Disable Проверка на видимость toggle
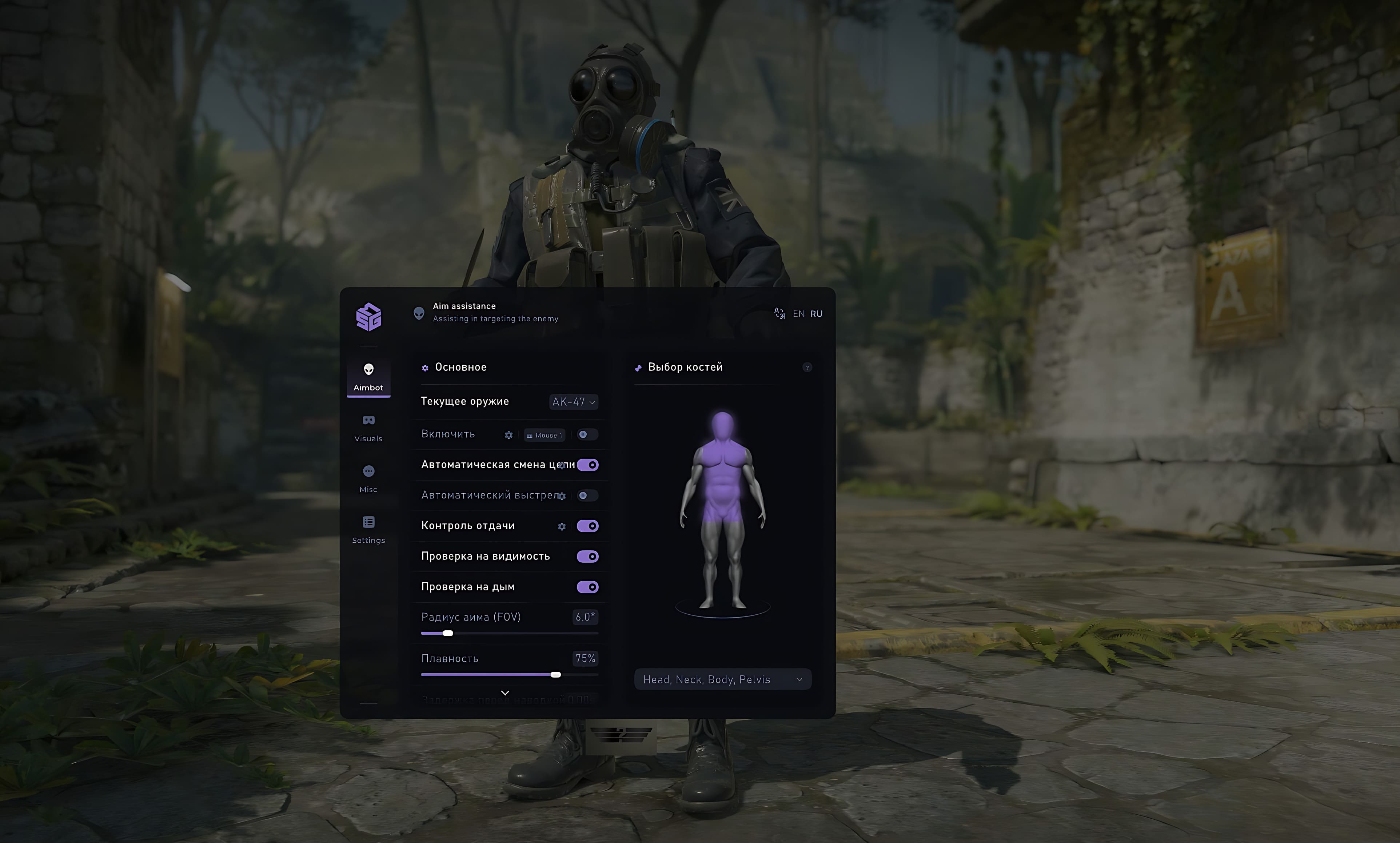The width and height of the screenshot is (1400, 843). [x=587, y=557]
